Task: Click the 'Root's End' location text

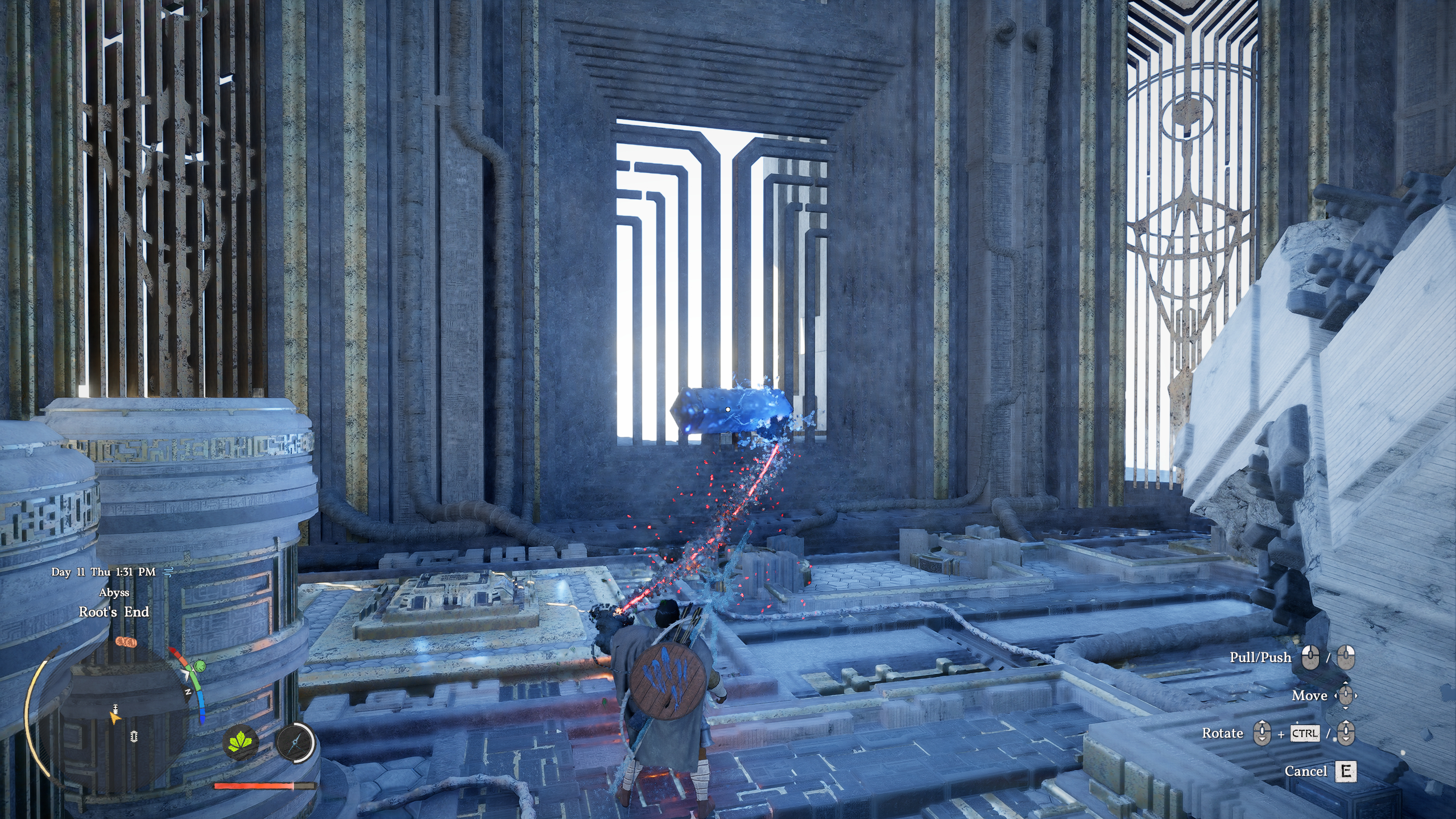Action: coord(114,613)
